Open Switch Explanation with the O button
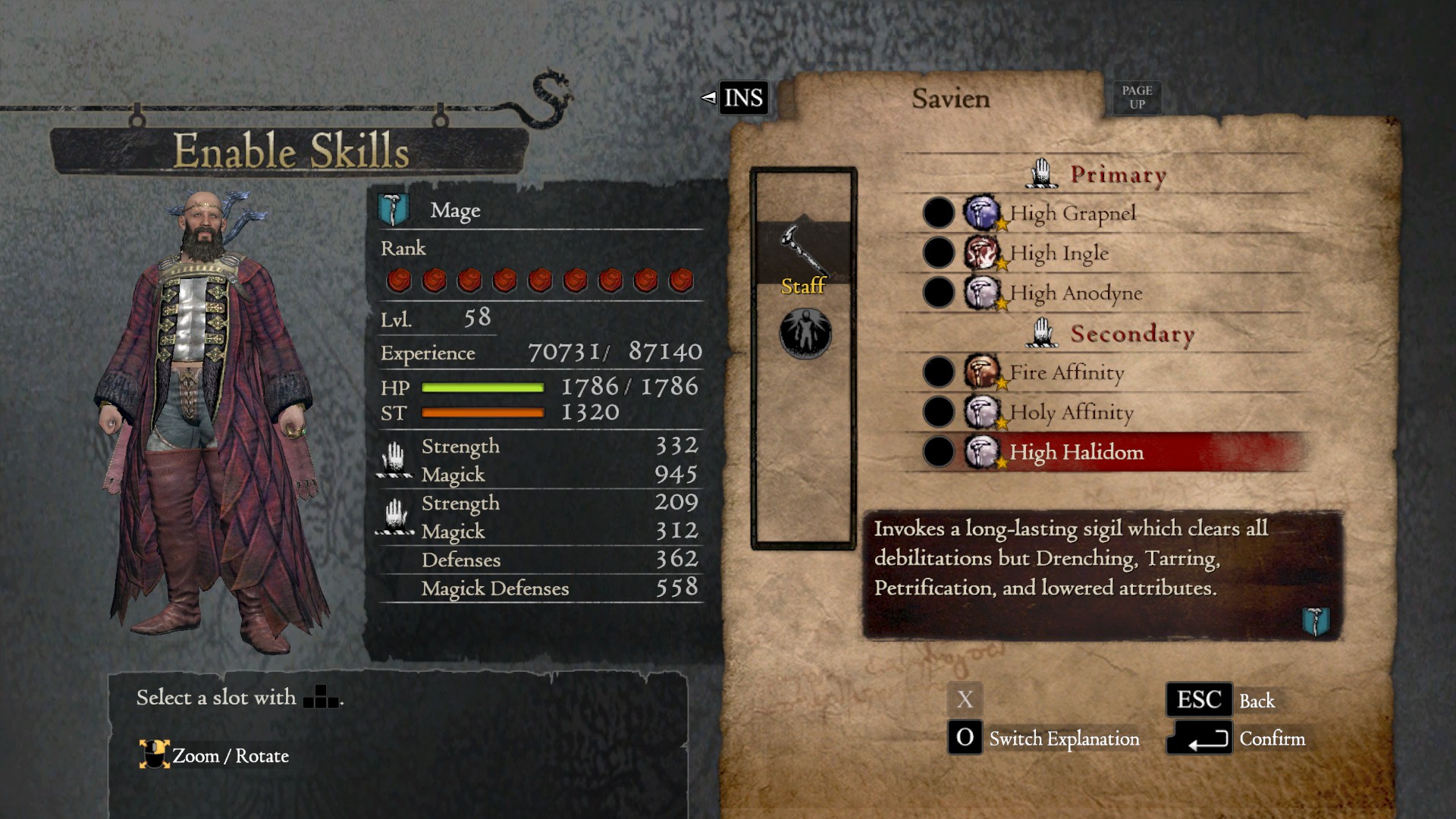1456x819 pixels. pyautogui.click(x=965, y=738)
